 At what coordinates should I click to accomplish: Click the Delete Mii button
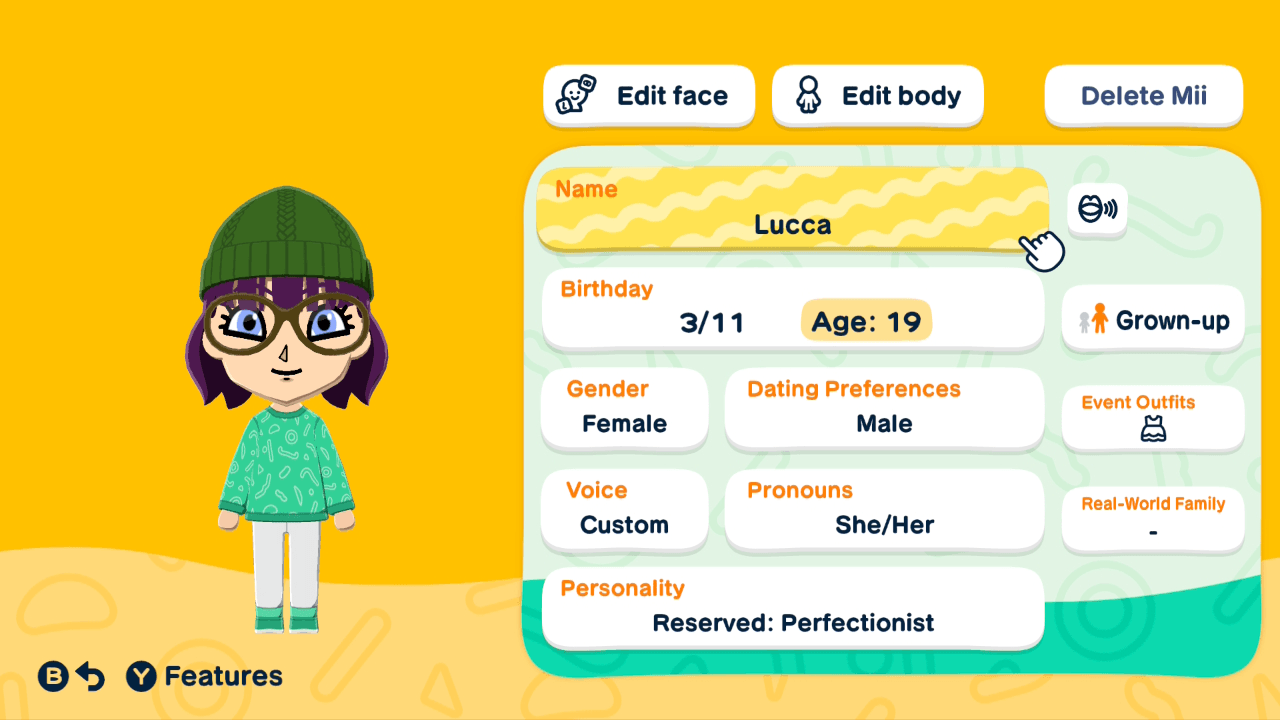(x=1143, y=94)
